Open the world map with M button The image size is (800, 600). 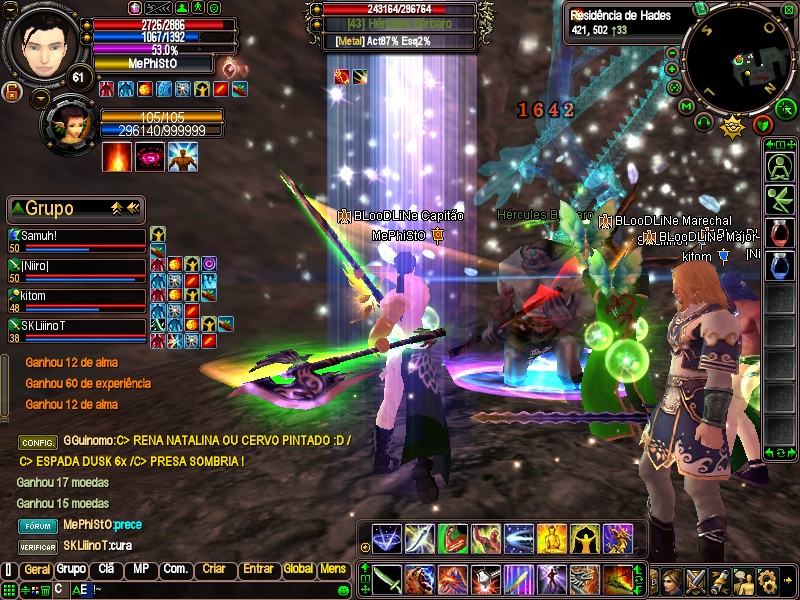pos(686,106)
